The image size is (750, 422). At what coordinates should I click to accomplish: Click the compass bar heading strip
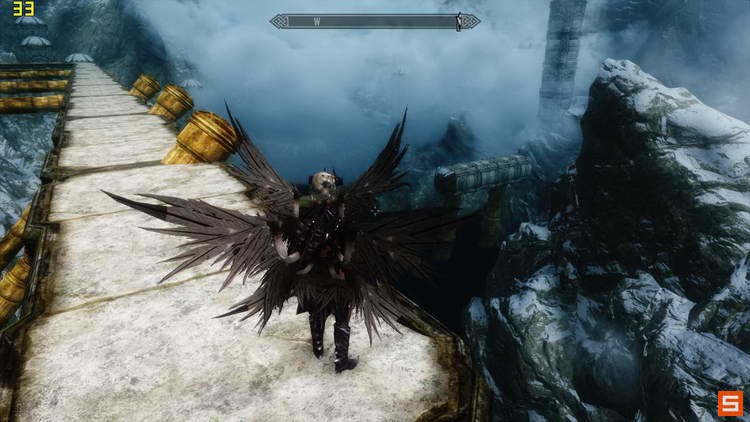point(374,21)
